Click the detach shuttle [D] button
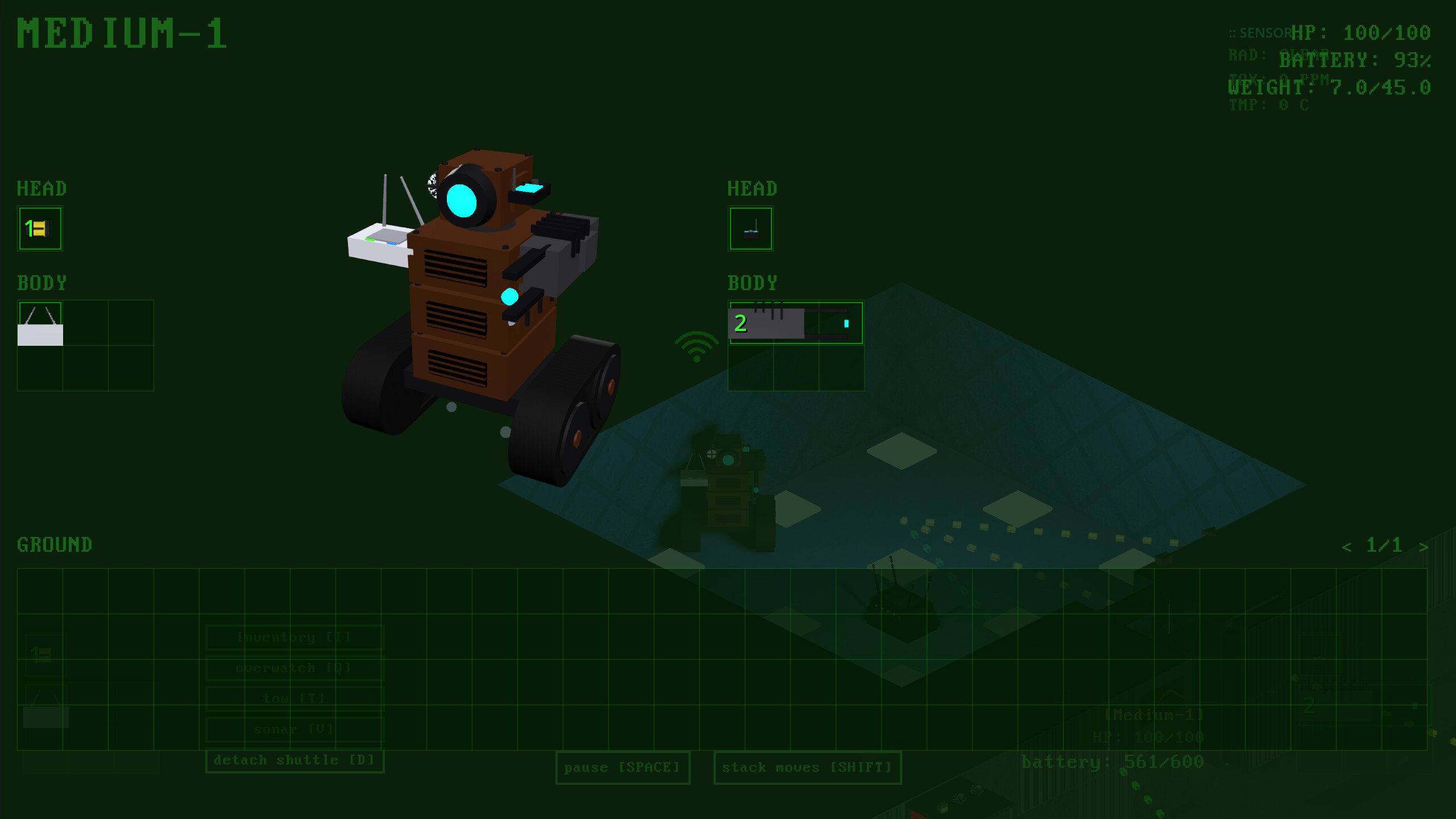 click(x=294, y=759)
